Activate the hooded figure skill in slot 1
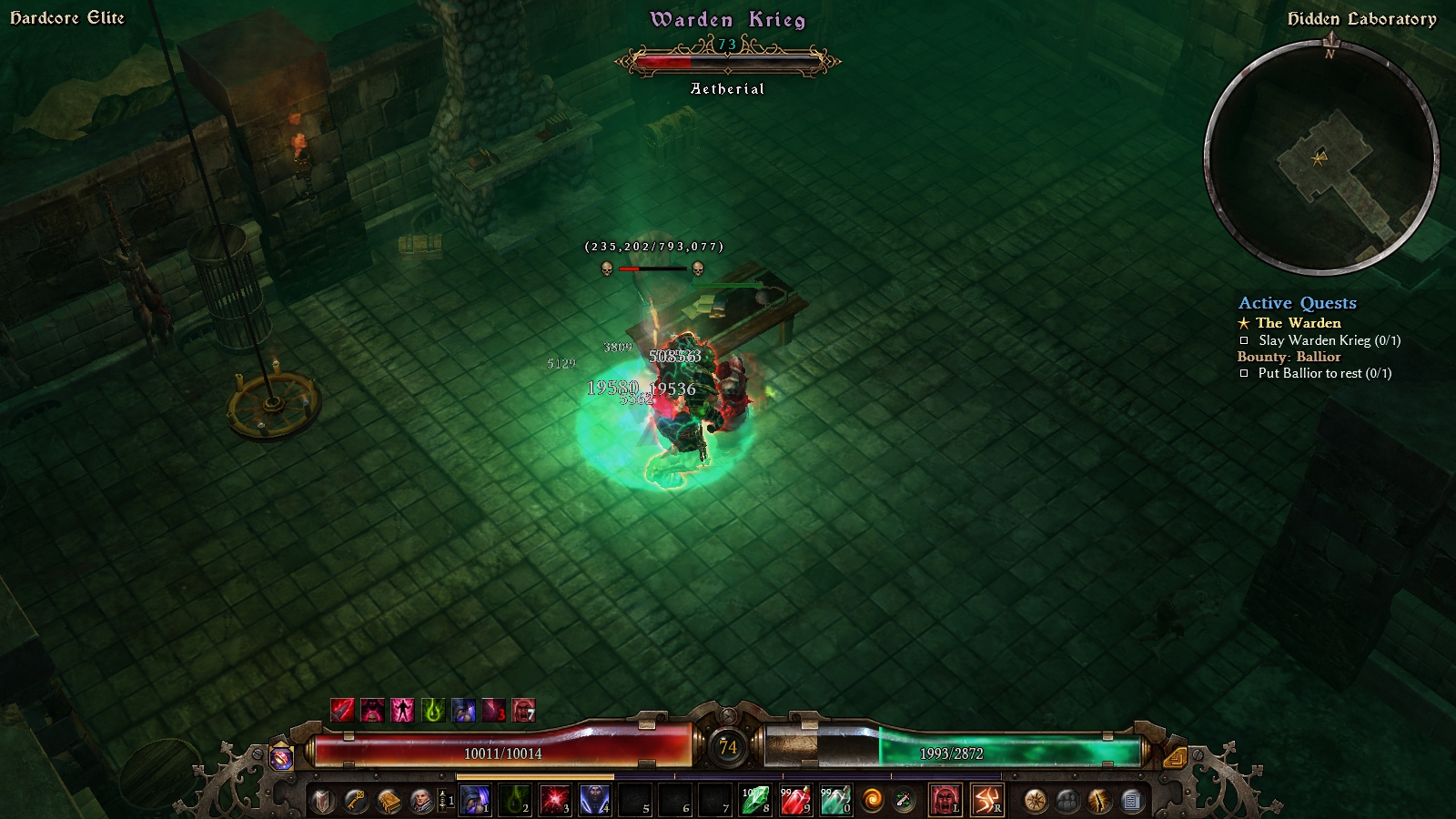The width and height of the screenshot is (1456, 819). pos(475,801)
